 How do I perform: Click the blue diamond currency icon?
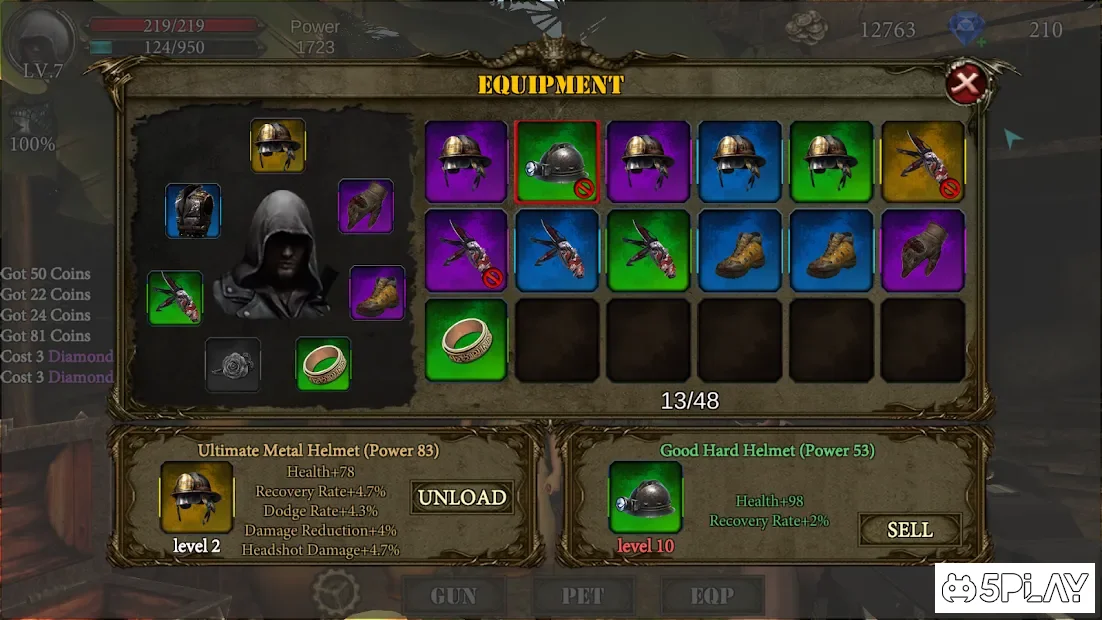pyautogui.click(x=967, y=31)
